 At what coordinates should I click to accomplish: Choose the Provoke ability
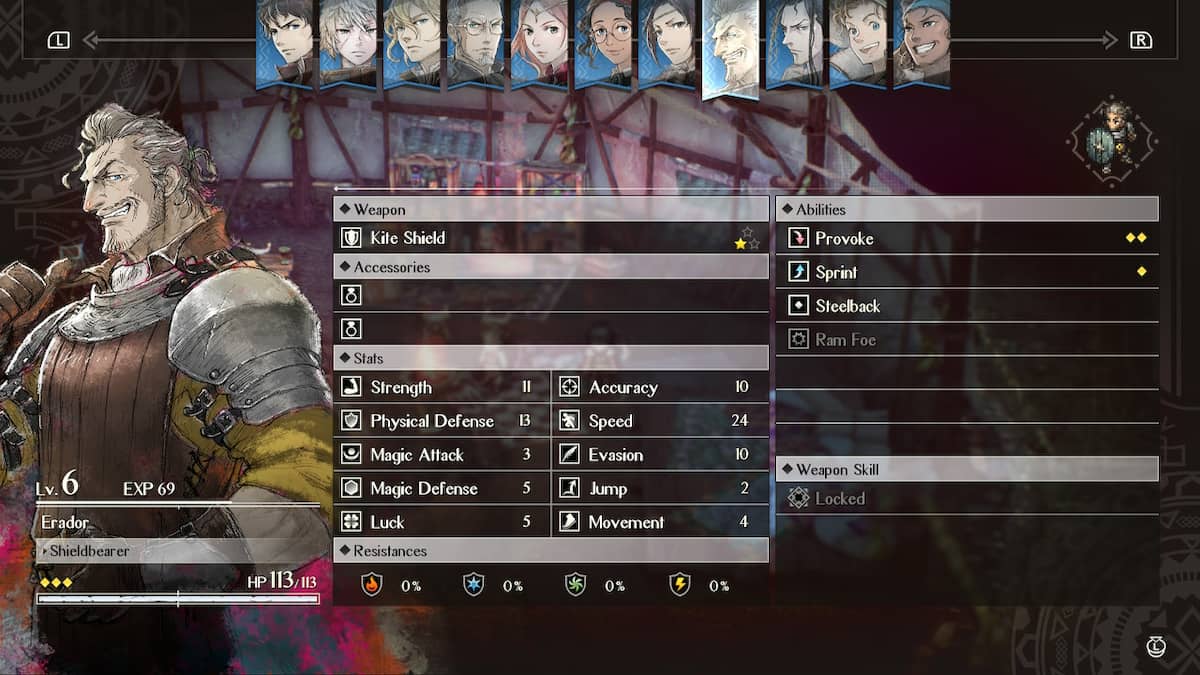[x=966, y=238]
